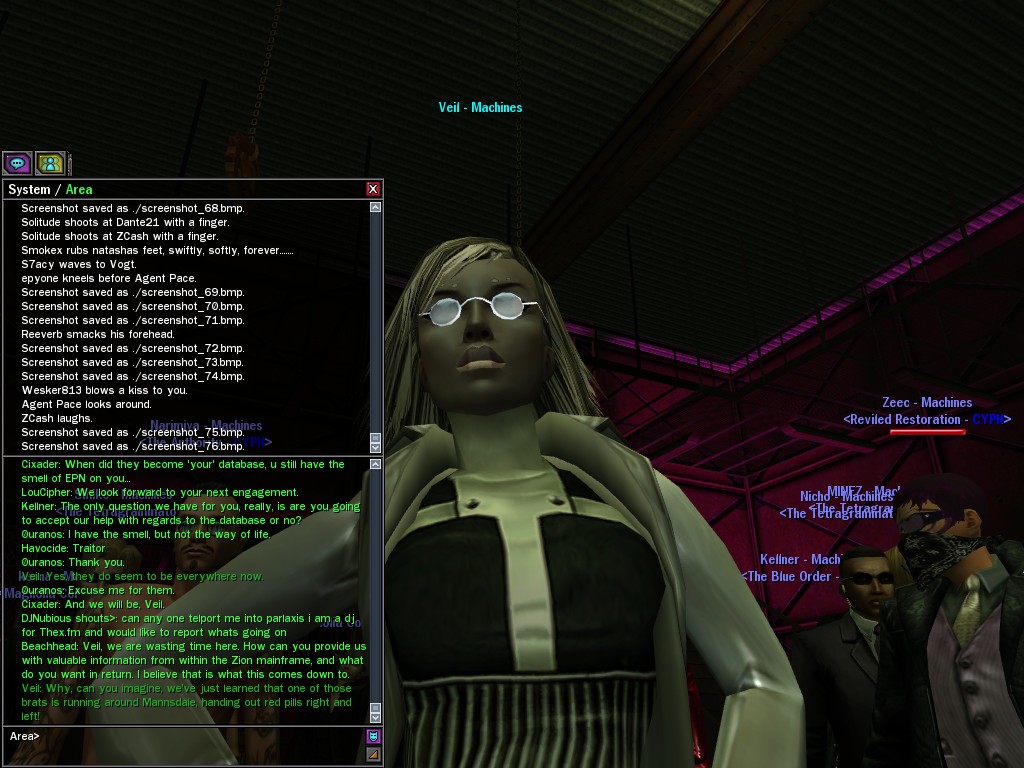
Task: Switch to the System chat tab
Action: (29, 189)
